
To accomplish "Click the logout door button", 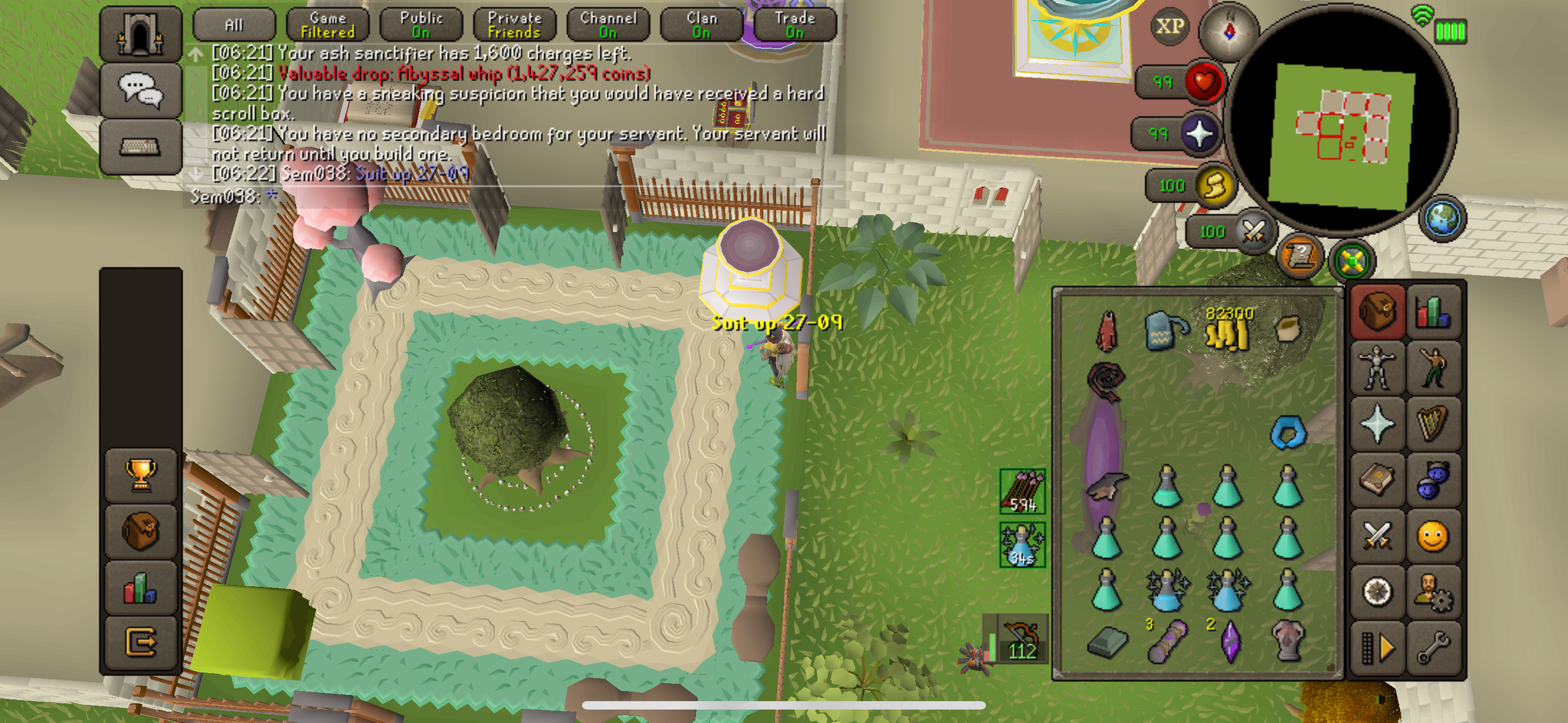I will point(141,641).
